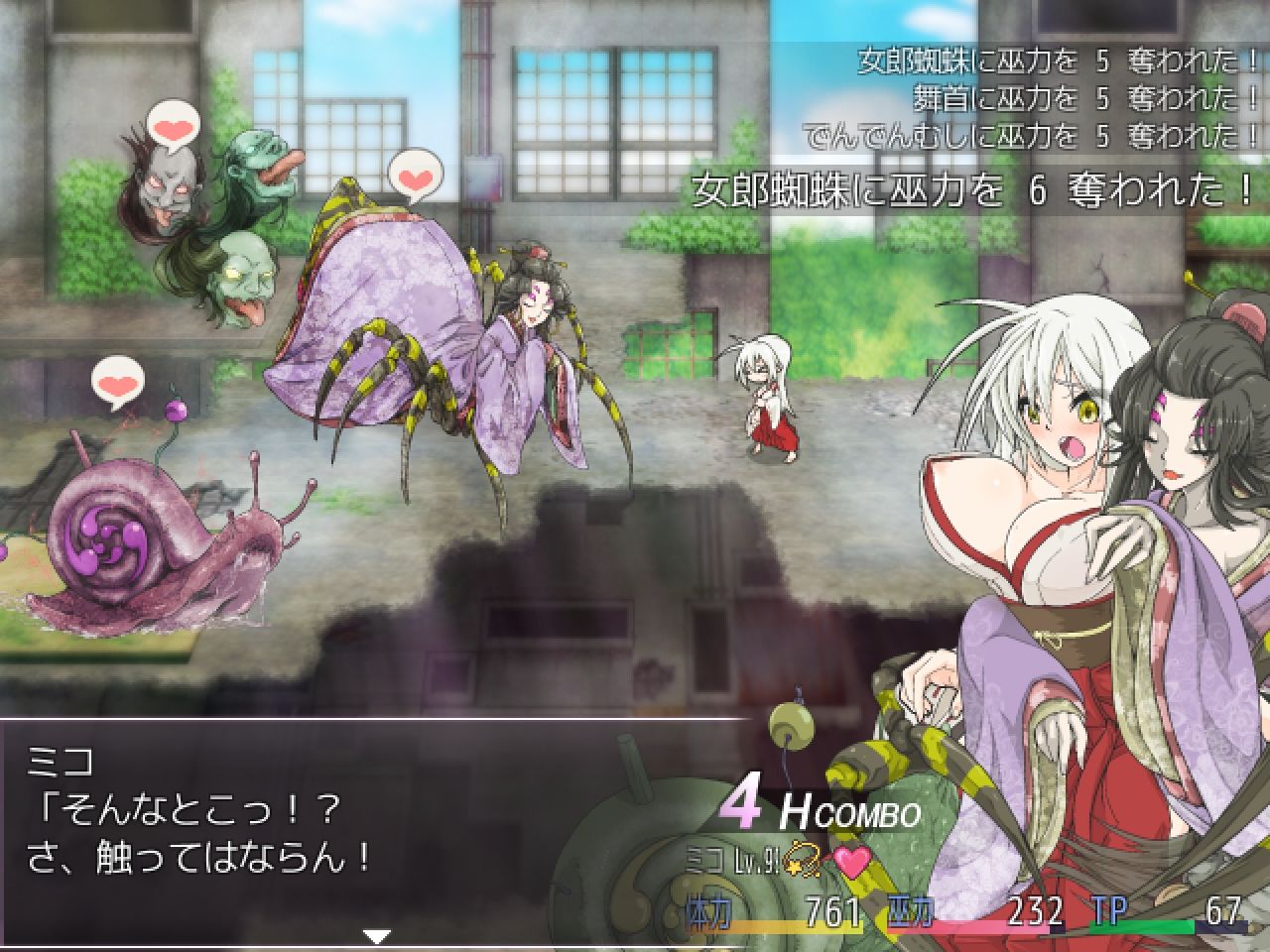
Task: Select the sparkling ring icon beside ミコ Lv.9
Action: (x=804, y=861)
